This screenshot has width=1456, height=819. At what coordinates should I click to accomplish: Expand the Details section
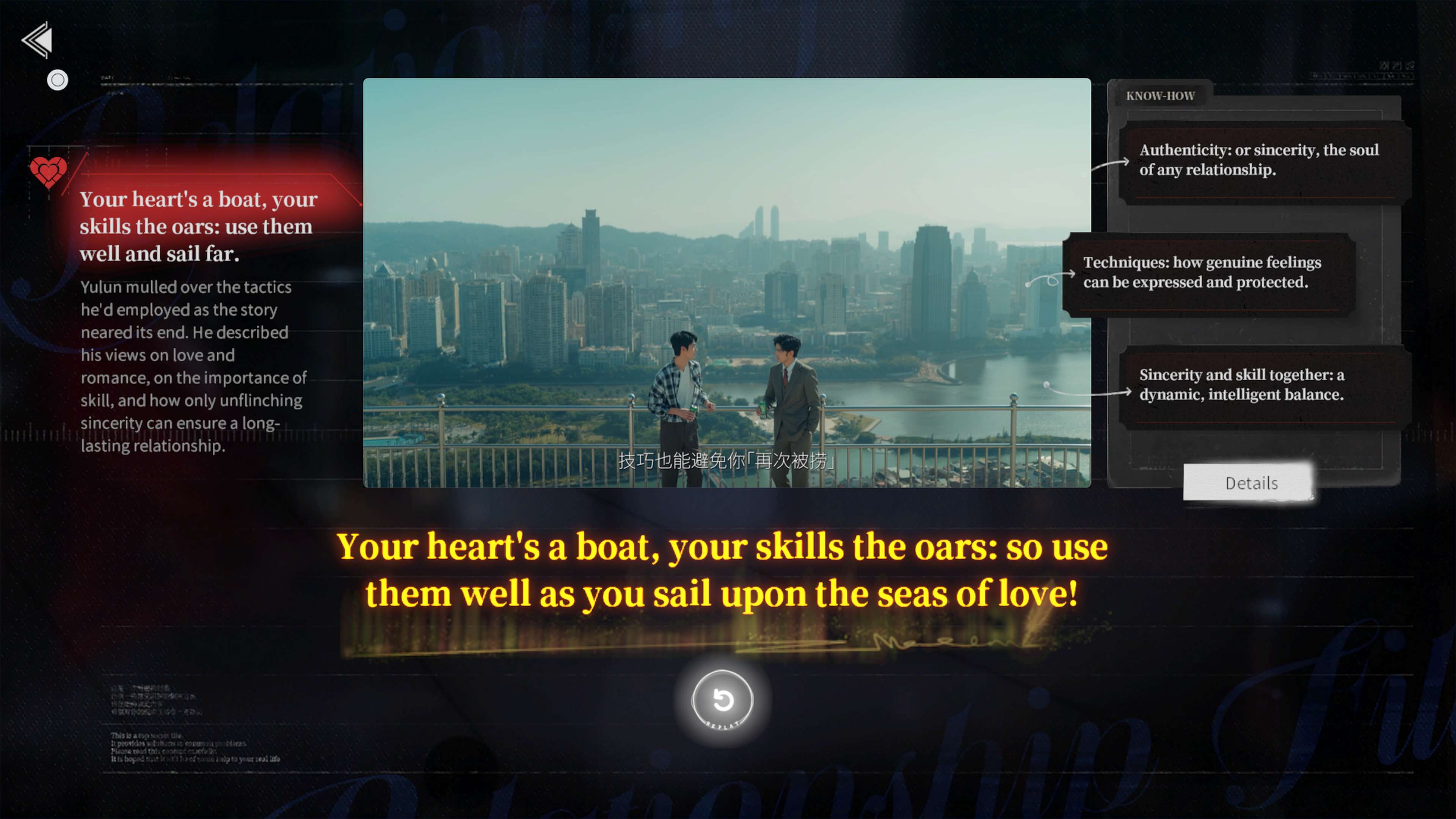click(x=1250, y=483)
